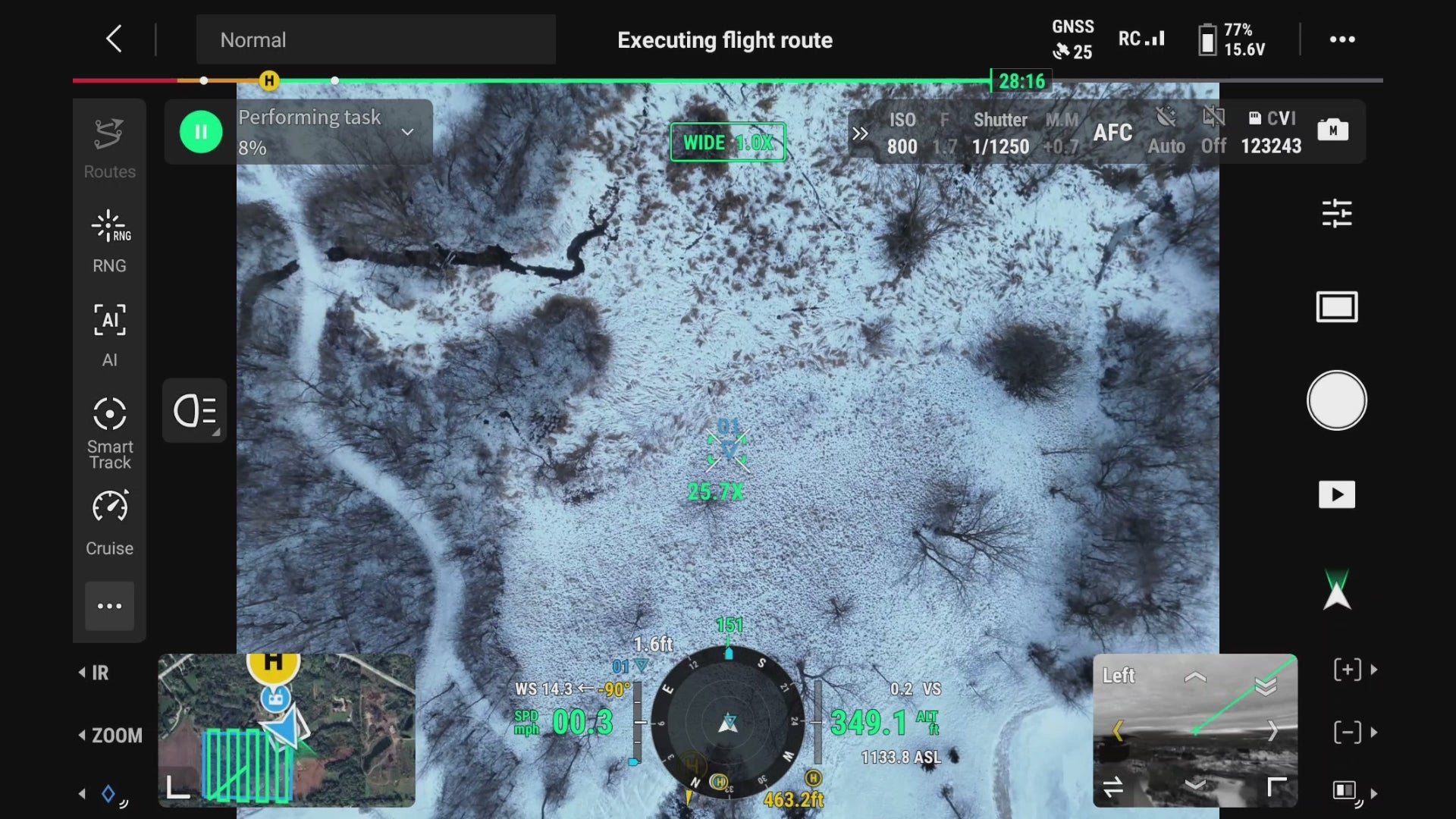The width and height of the screenshot is (1456, 819).
Task: Open the Routes panel
Action: tap(109, 149)
